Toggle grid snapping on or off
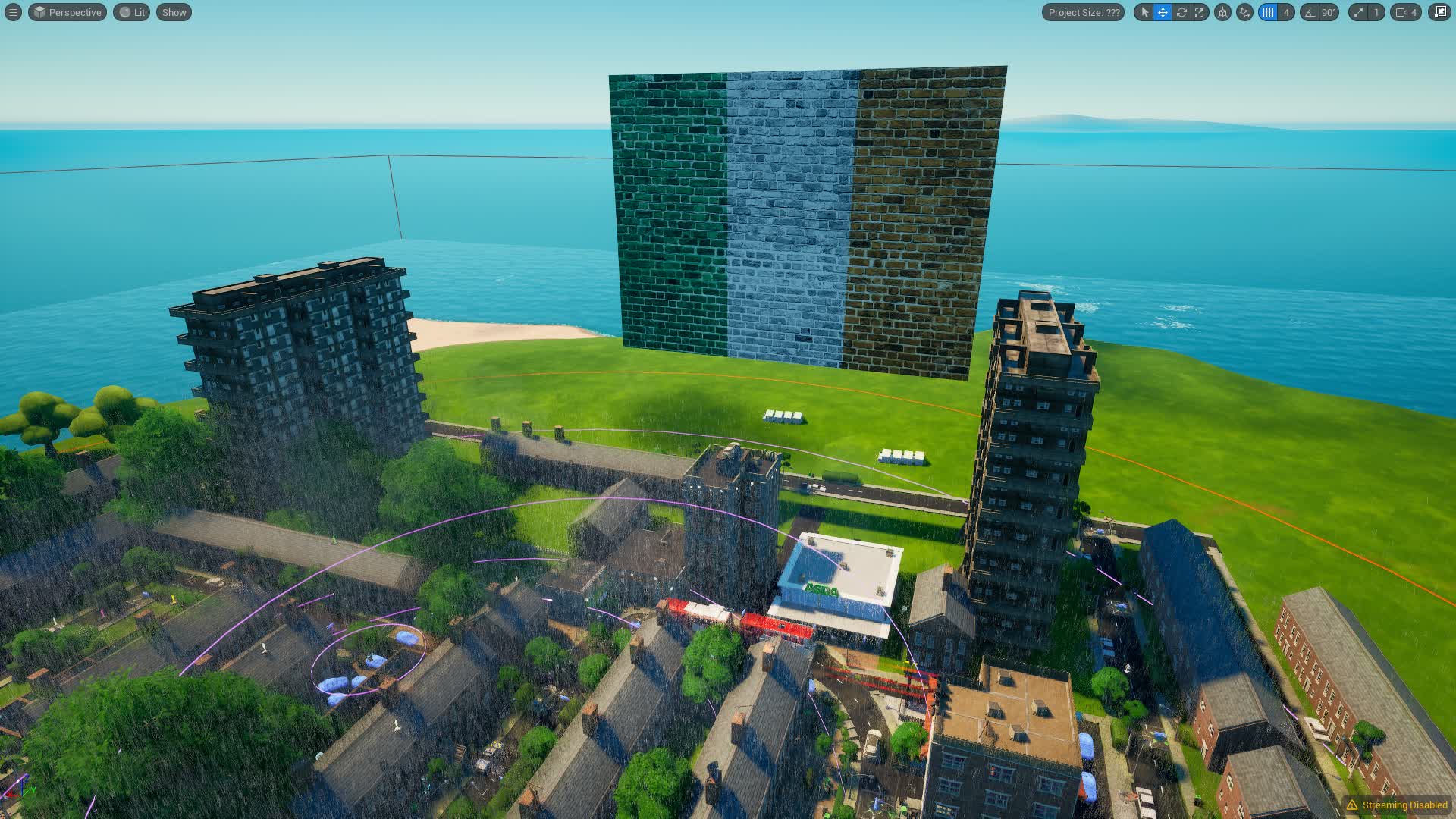1456x819 pixels. coord(1267,12)
